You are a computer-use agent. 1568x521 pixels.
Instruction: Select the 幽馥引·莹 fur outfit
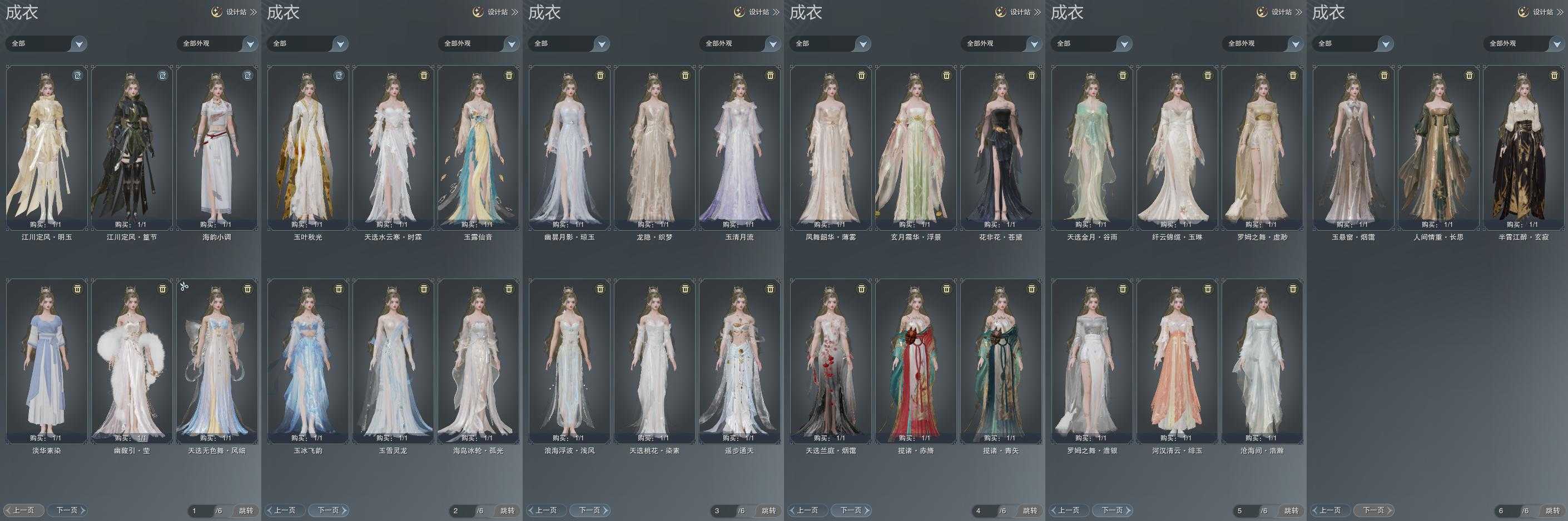coord(132,361)
